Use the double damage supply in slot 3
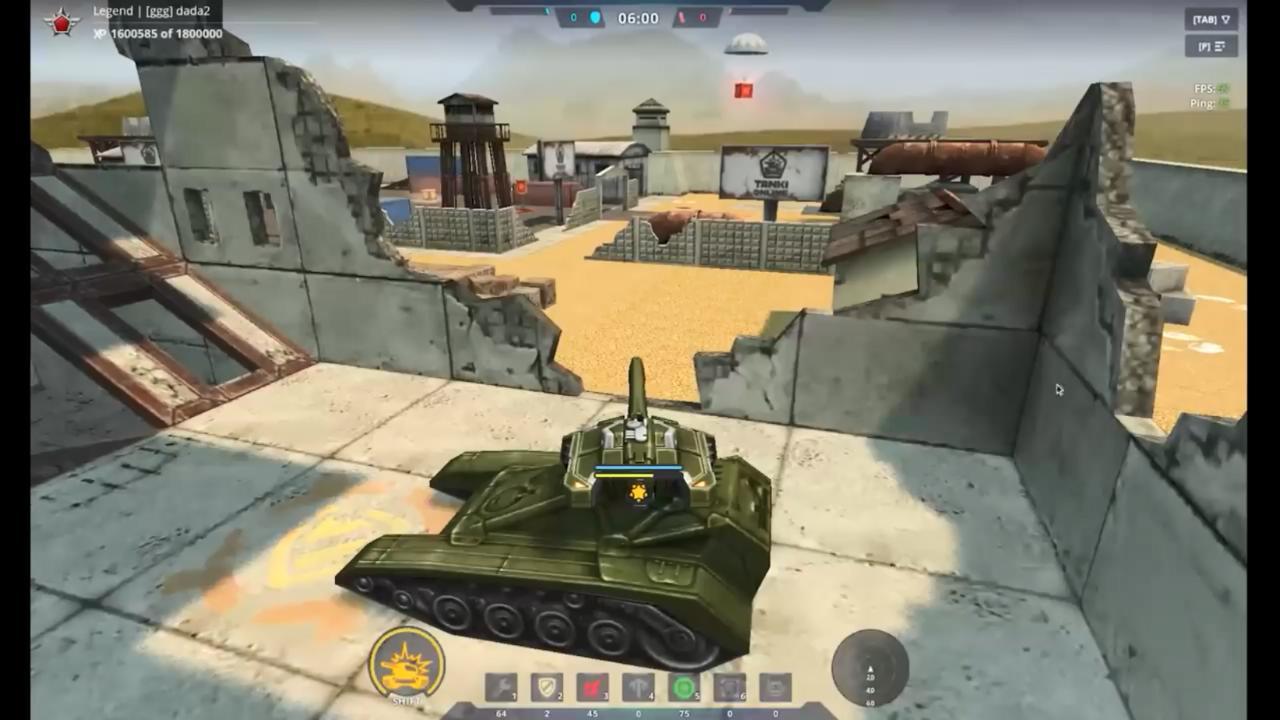This screenshot has width=1280, height=720. click(590, 688)
